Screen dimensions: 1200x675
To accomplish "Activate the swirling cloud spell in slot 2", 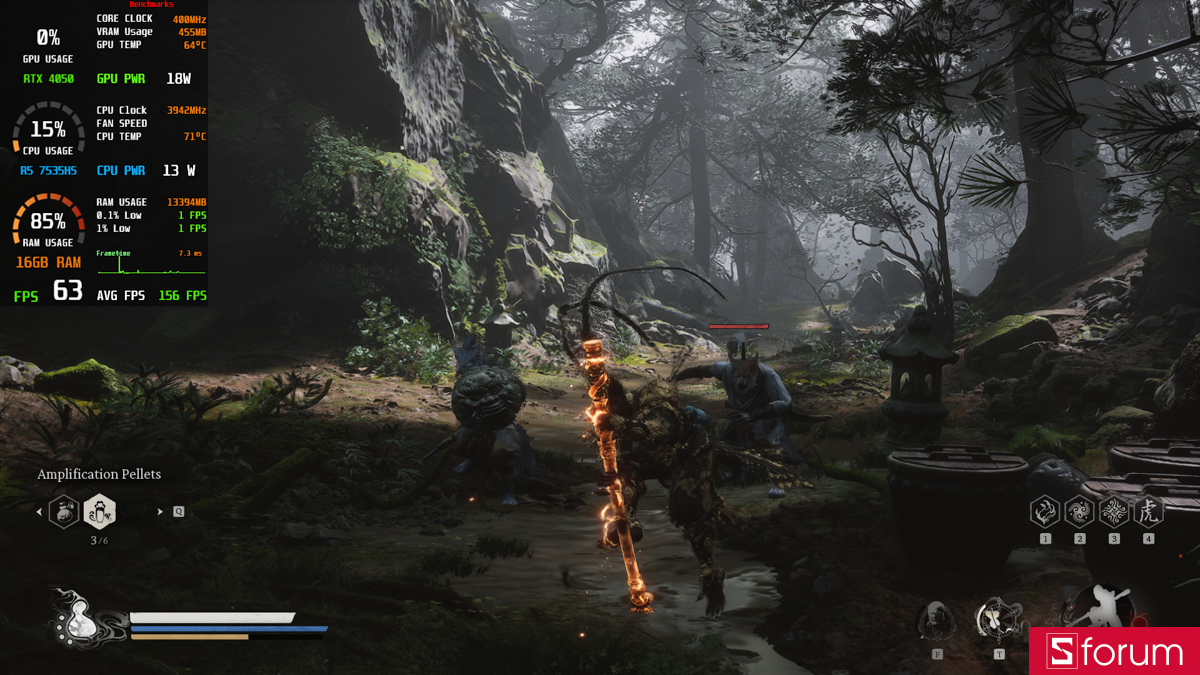I will click(x=1079, y=513).
